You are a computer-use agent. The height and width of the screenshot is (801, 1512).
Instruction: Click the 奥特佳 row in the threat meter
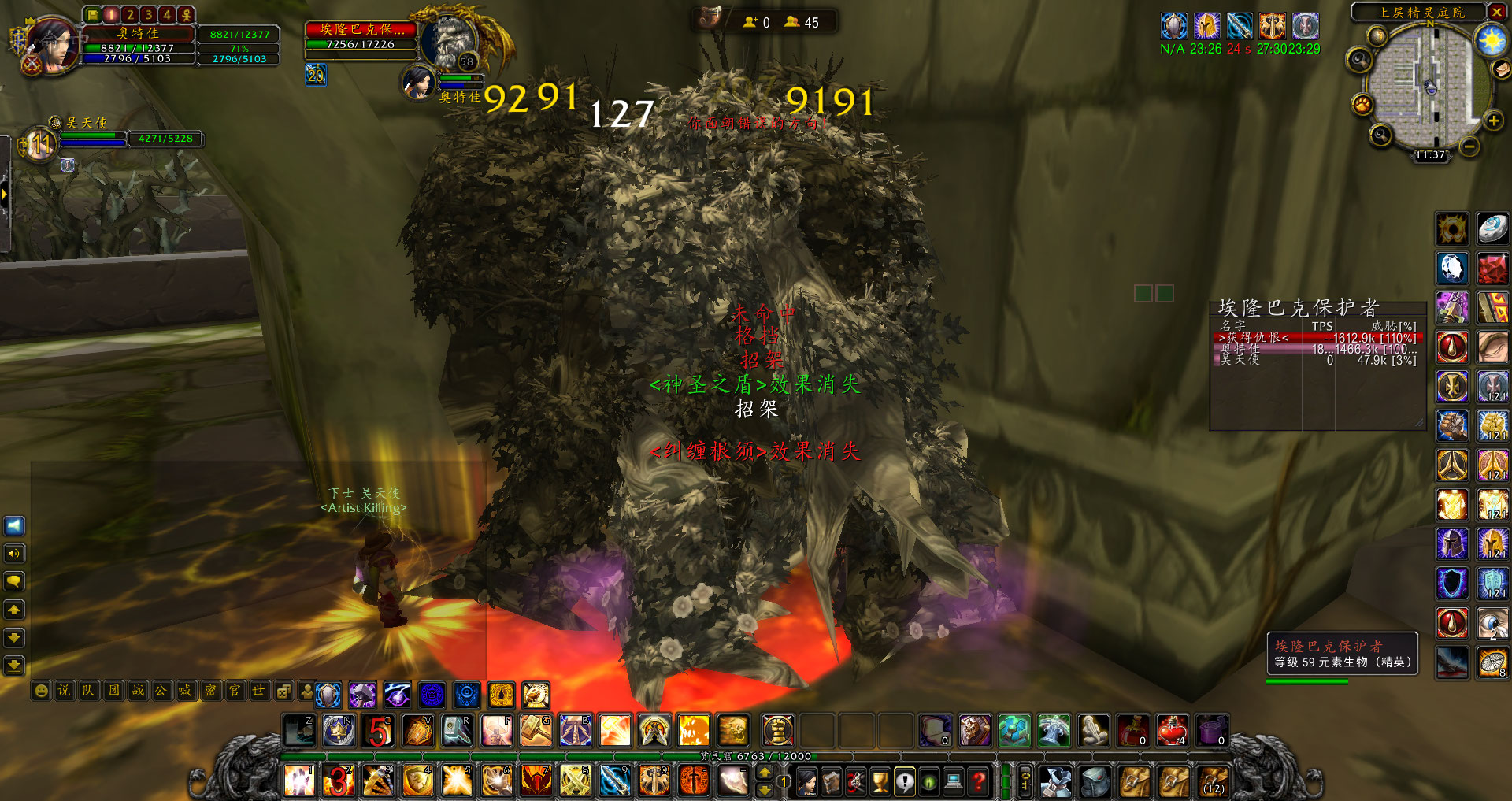pos(1317,349)
